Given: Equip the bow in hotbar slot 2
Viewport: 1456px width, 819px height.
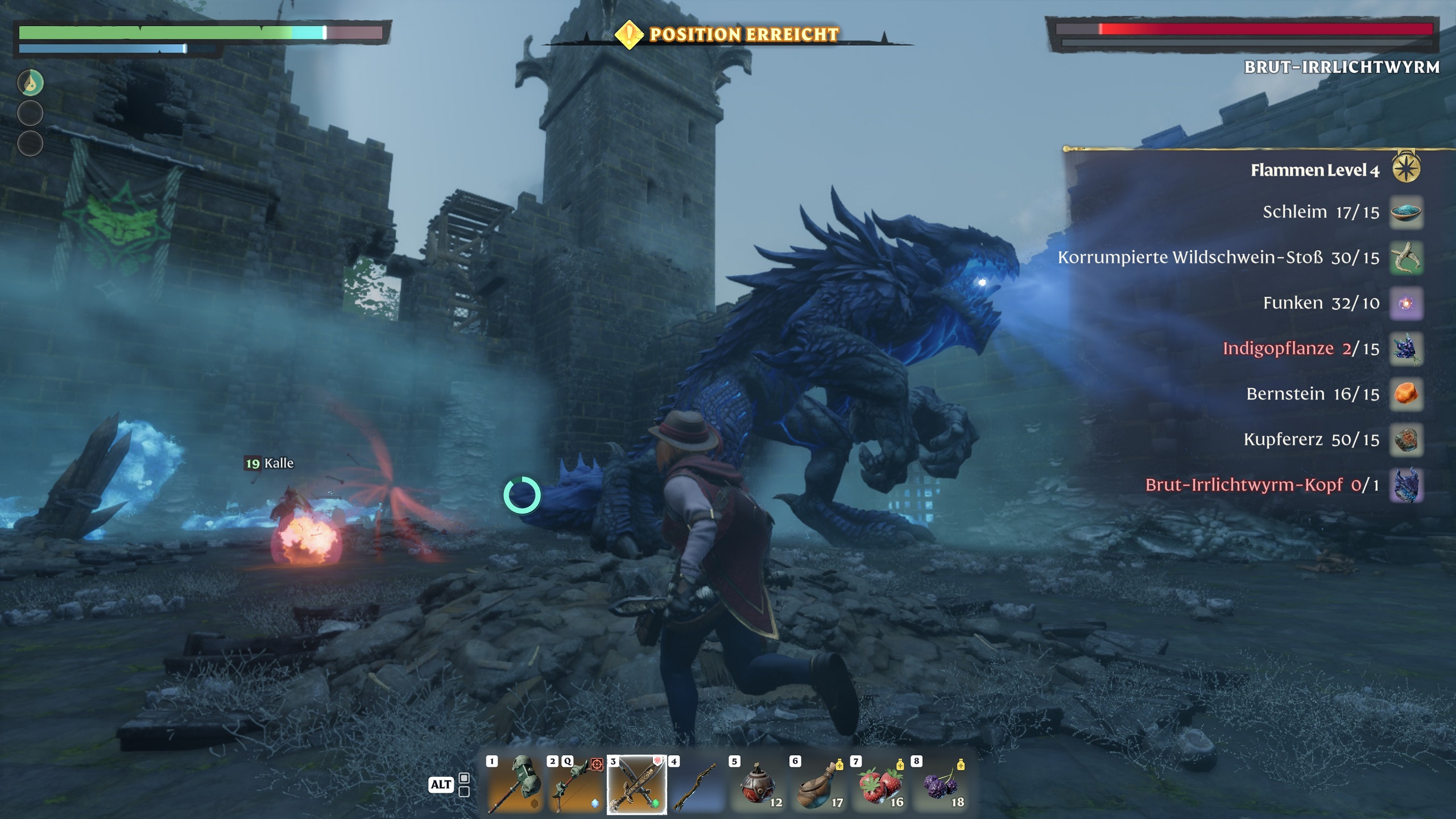Looking at the screenshot, I should point(575,784).
